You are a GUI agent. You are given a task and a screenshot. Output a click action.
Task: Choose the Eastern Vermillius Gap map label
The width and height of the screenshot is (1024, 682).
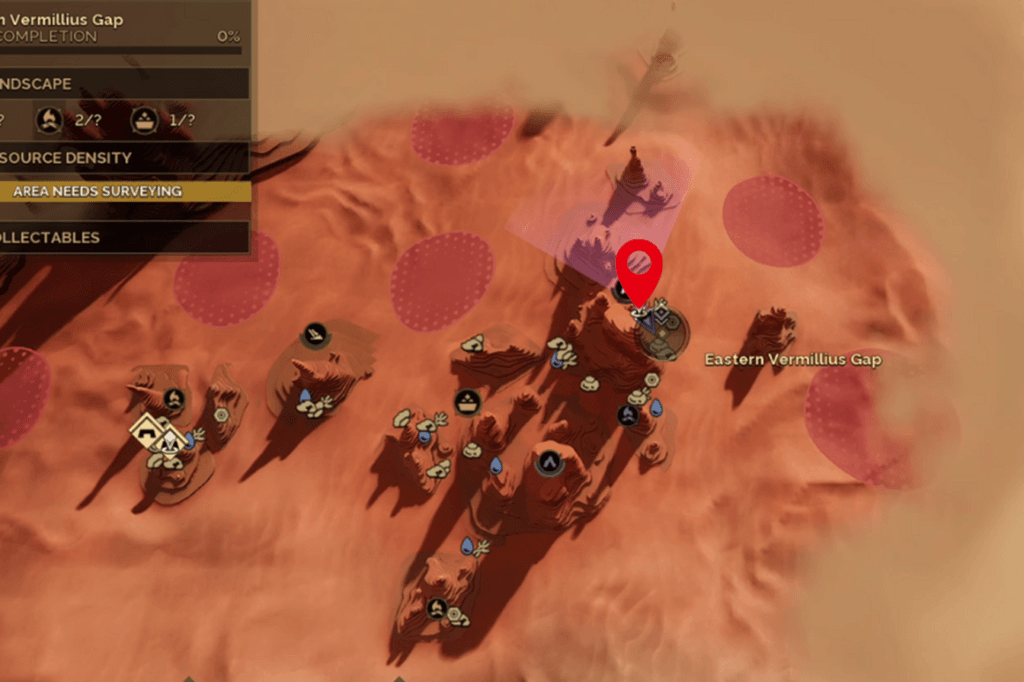coord(793,359)
